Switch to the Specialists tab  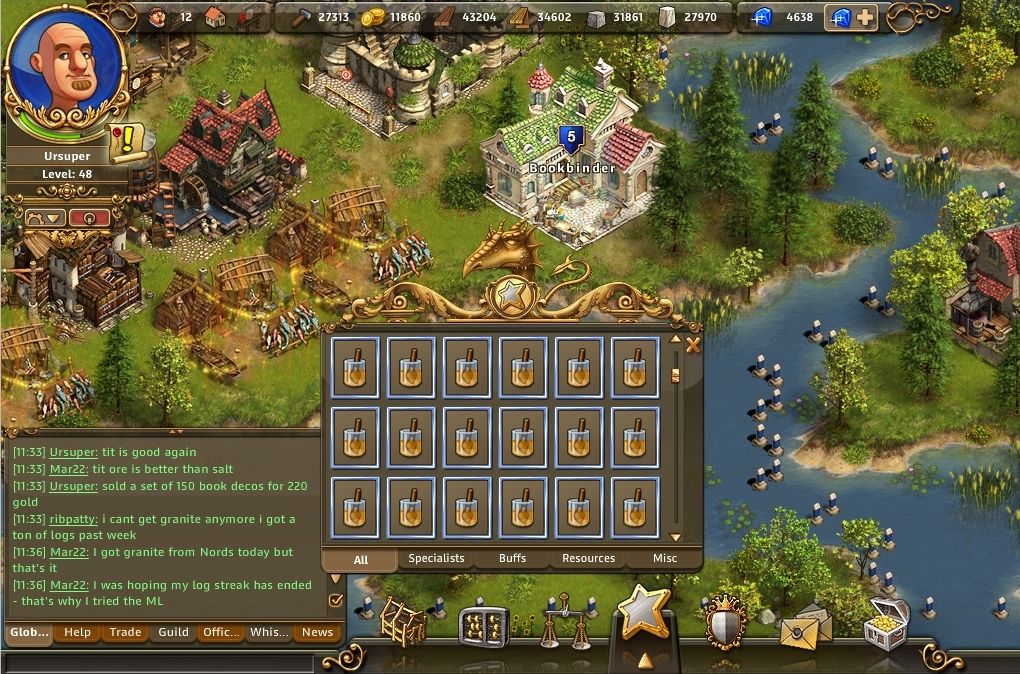(x=436, y=558)
